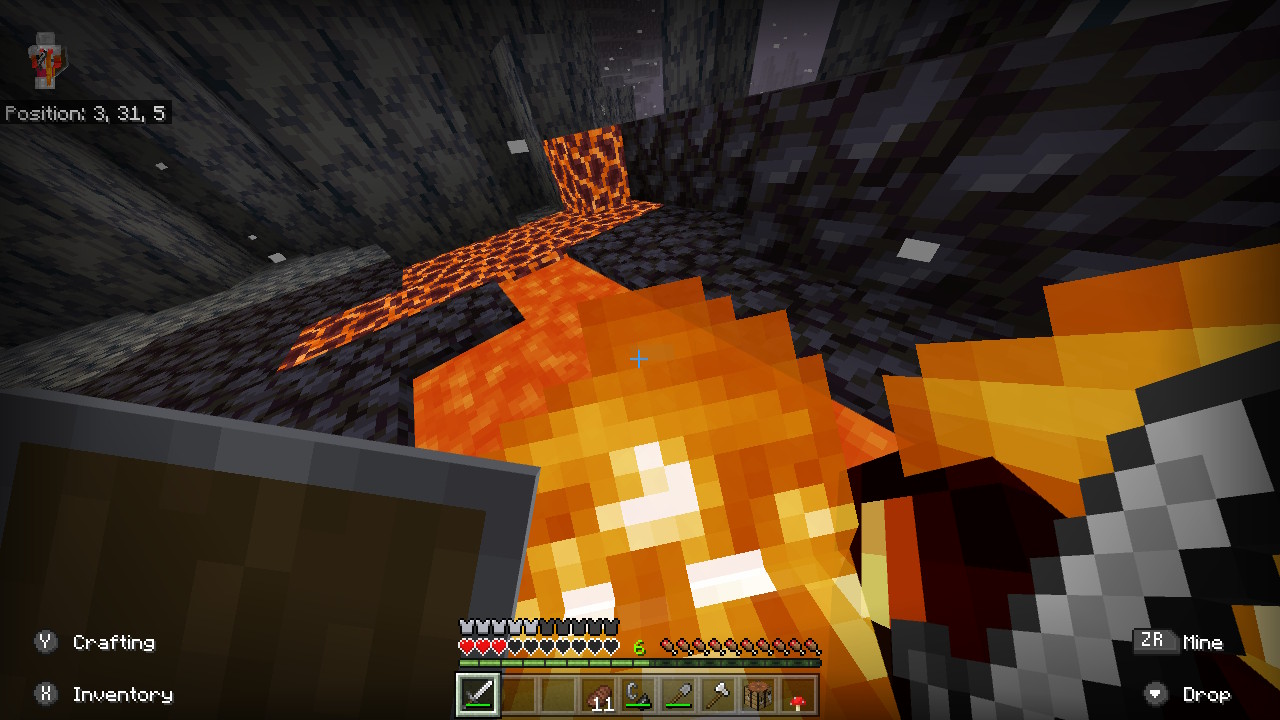Select the crafting table hotbar slot
Image resolution: width=1280 pixels, height=720 pixels.
(758, 694)
